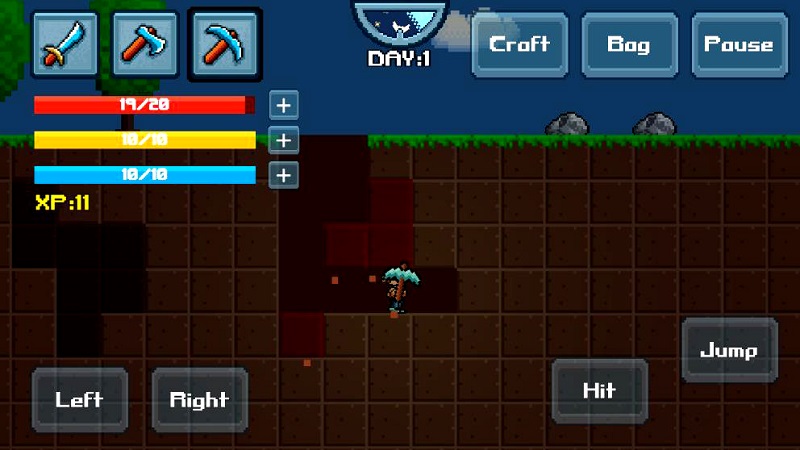Open the Bag inventory
Image resolution: width=800 pixels, height=450 pixels.
pyautogui.click(x=629, y=45)
